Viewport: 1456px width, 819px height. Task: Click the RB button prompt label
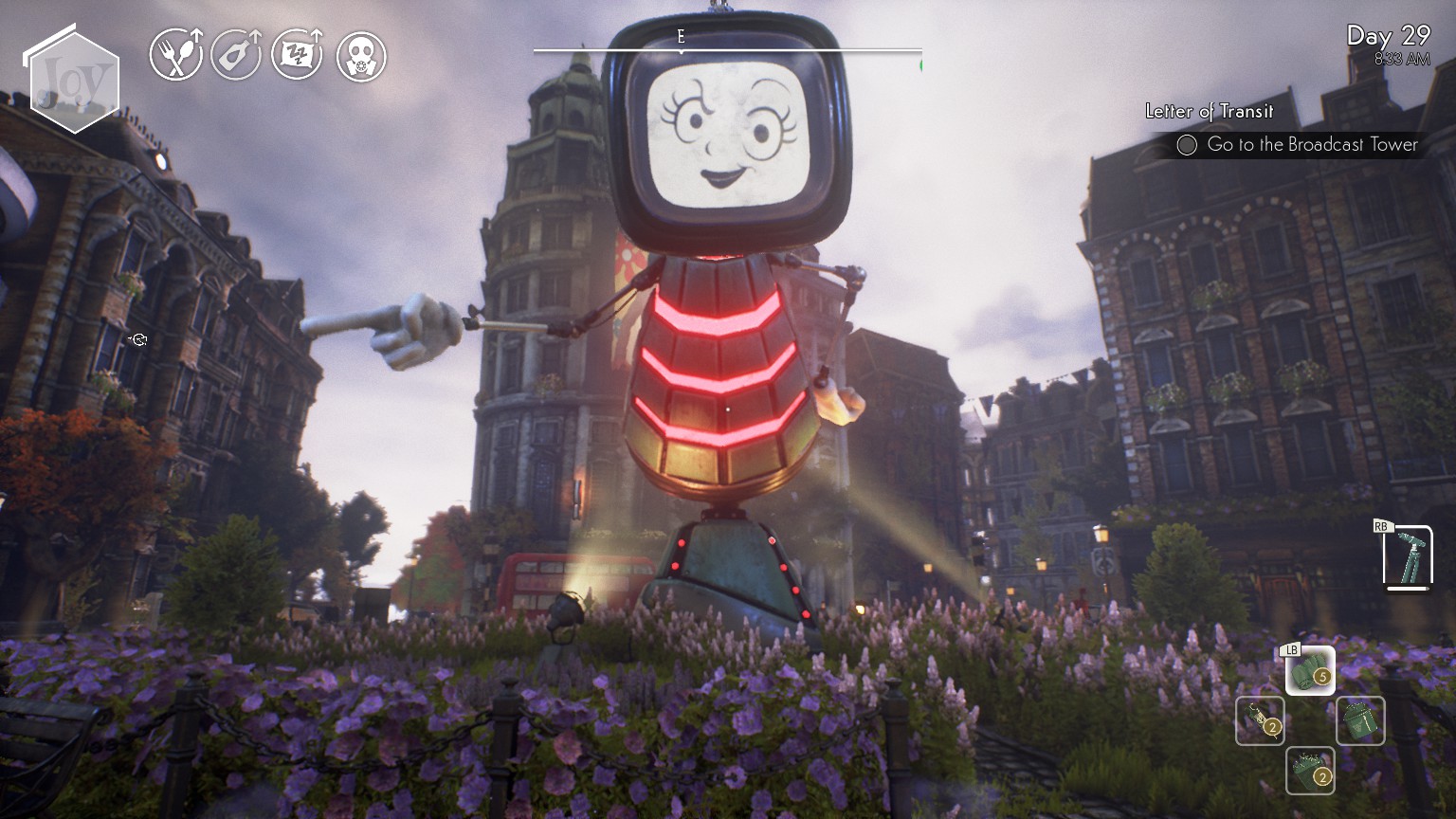click(1381, 525)
